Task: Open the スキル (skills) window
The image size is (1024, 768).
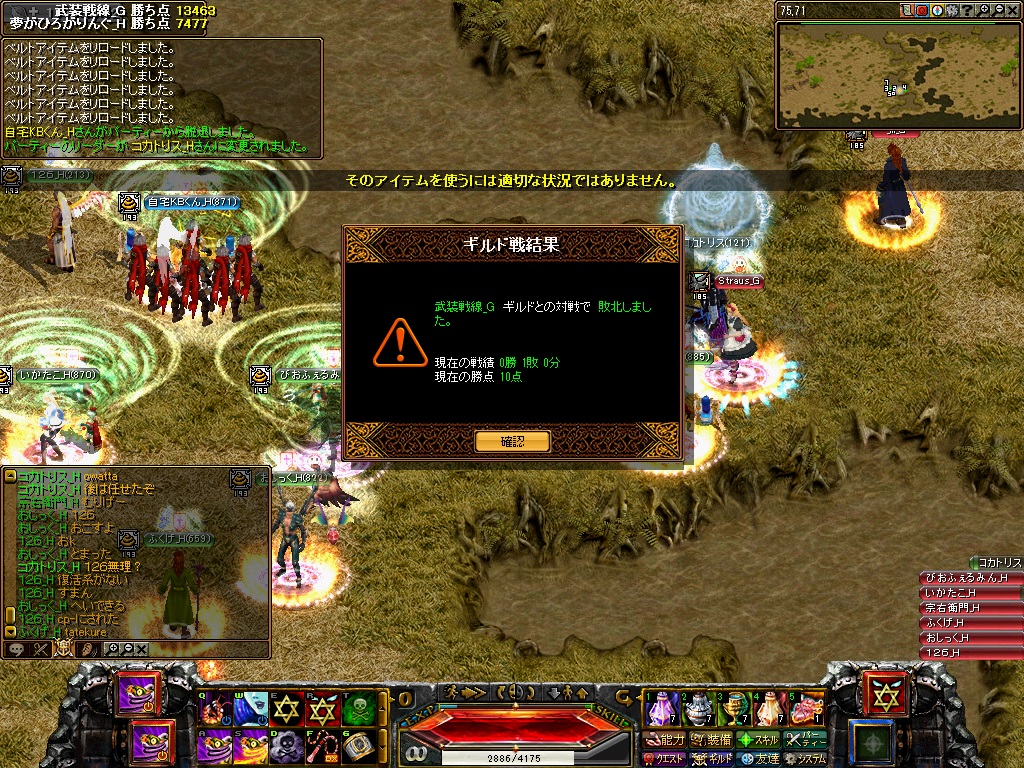Action: 758,740
